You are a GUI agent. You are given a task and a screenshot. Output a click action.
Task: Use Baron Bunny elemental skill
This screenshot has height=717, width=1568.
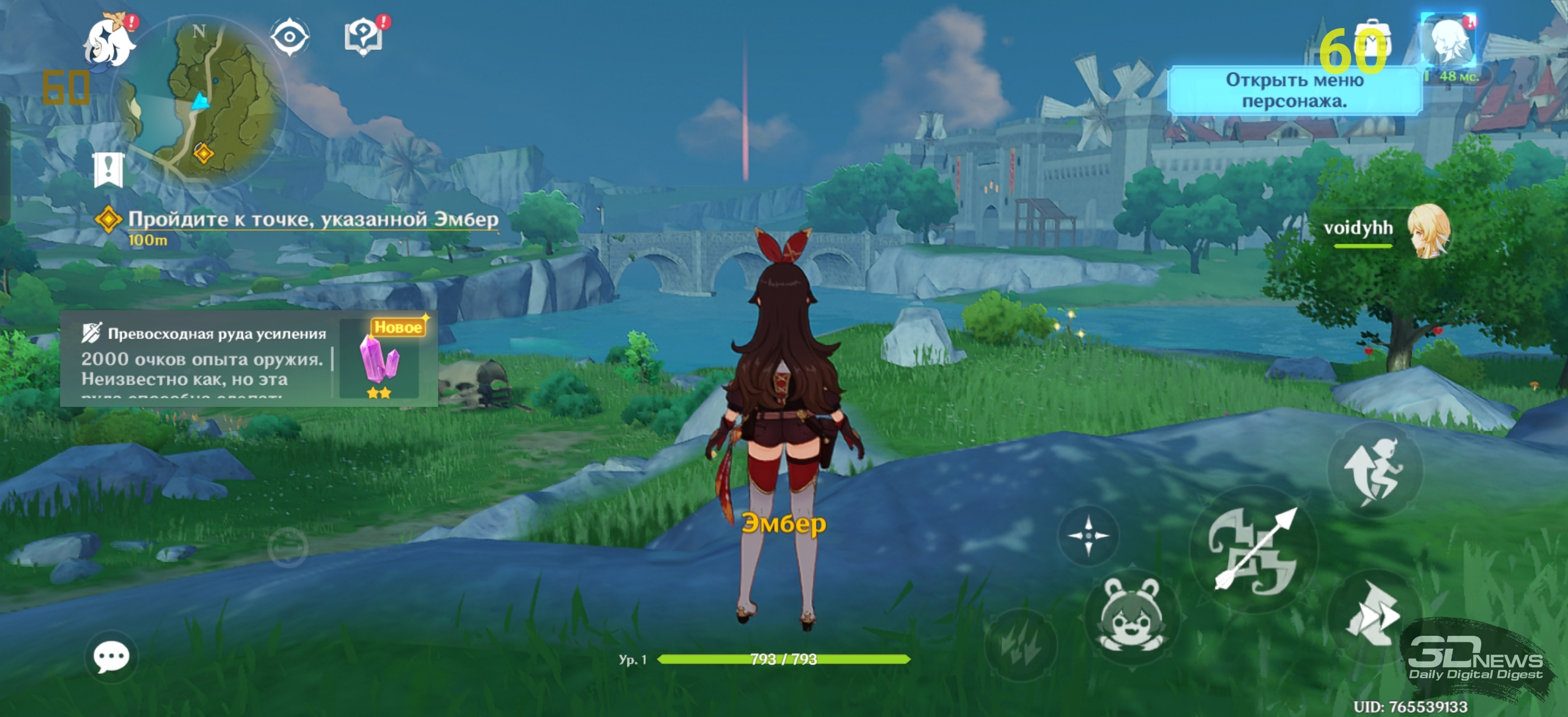click(1132, 616)
